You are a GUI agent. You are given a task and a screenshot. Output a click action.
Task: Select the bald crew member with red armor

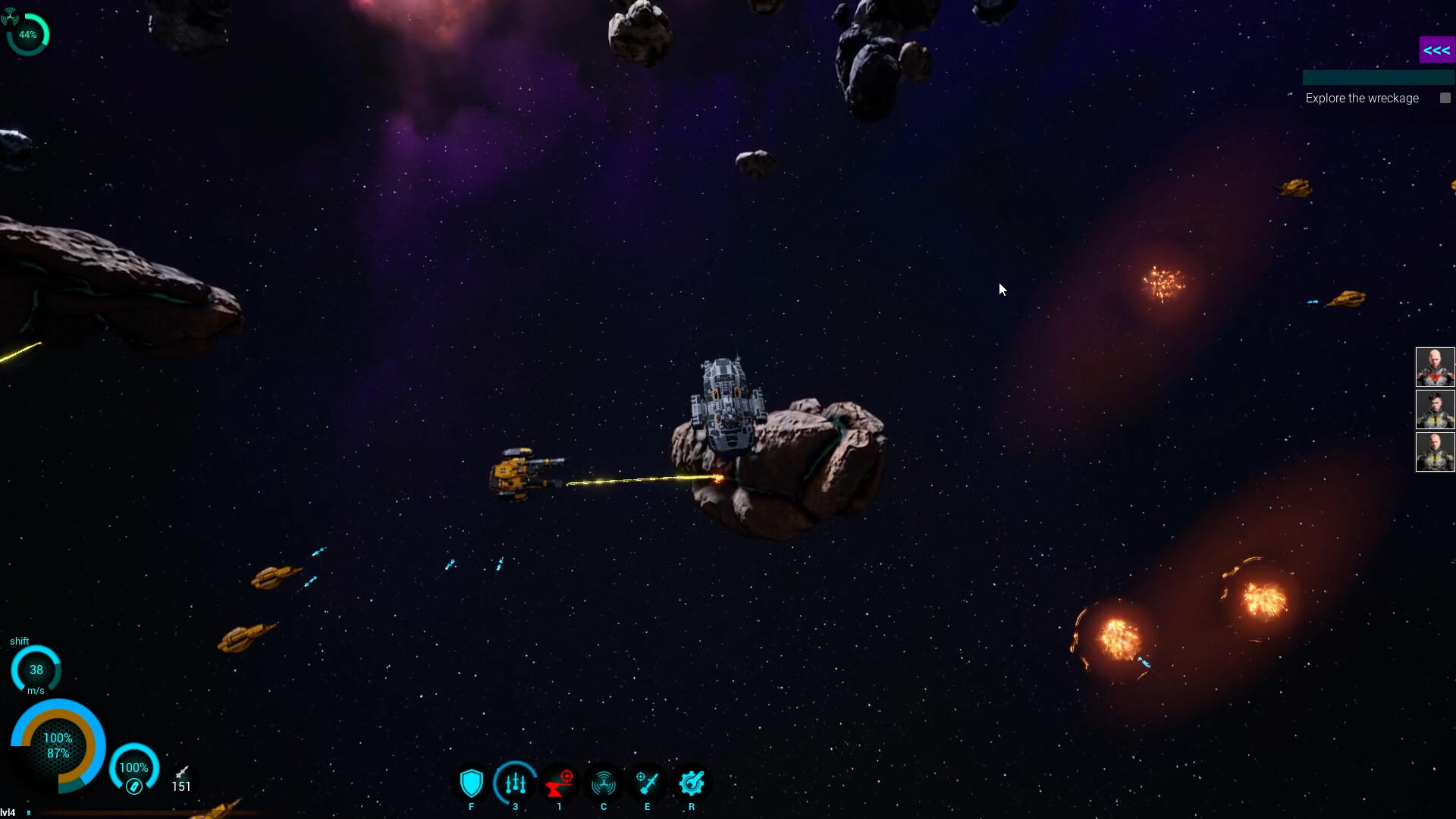tap(1435, 367)
